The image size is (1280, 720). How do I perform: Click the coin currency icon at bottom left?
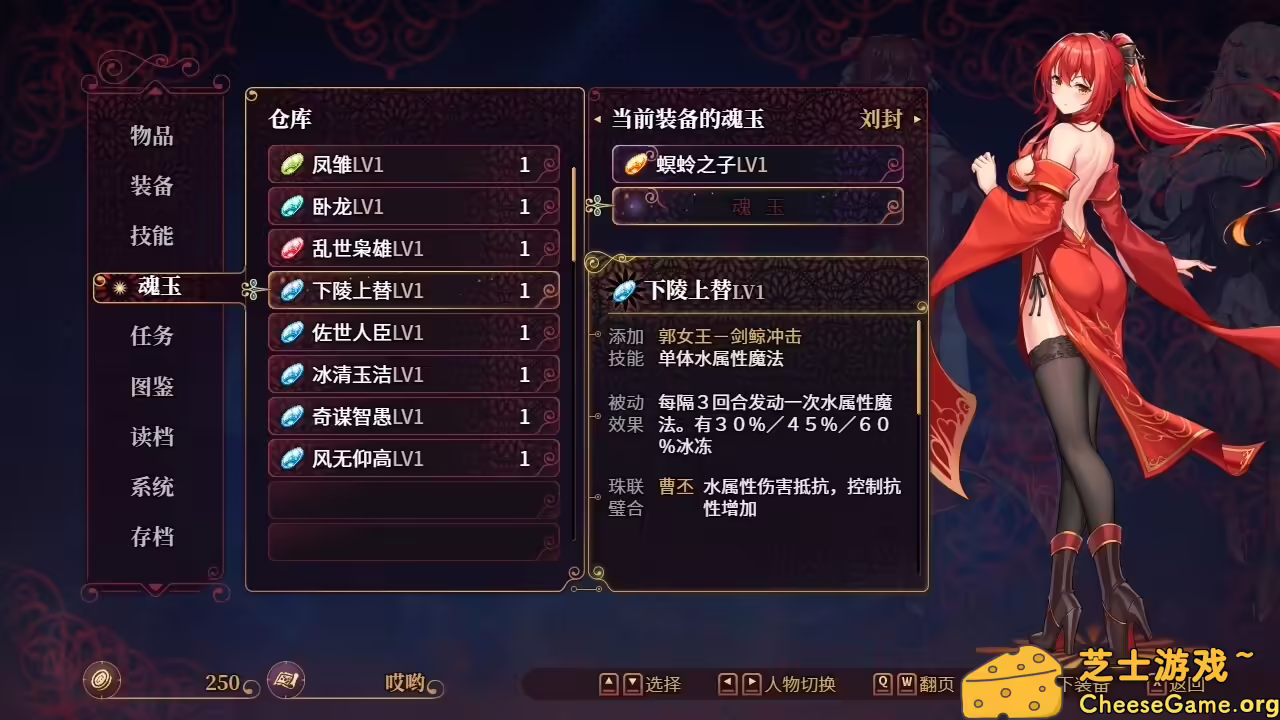pyautogui.click(x=100, y=681)
